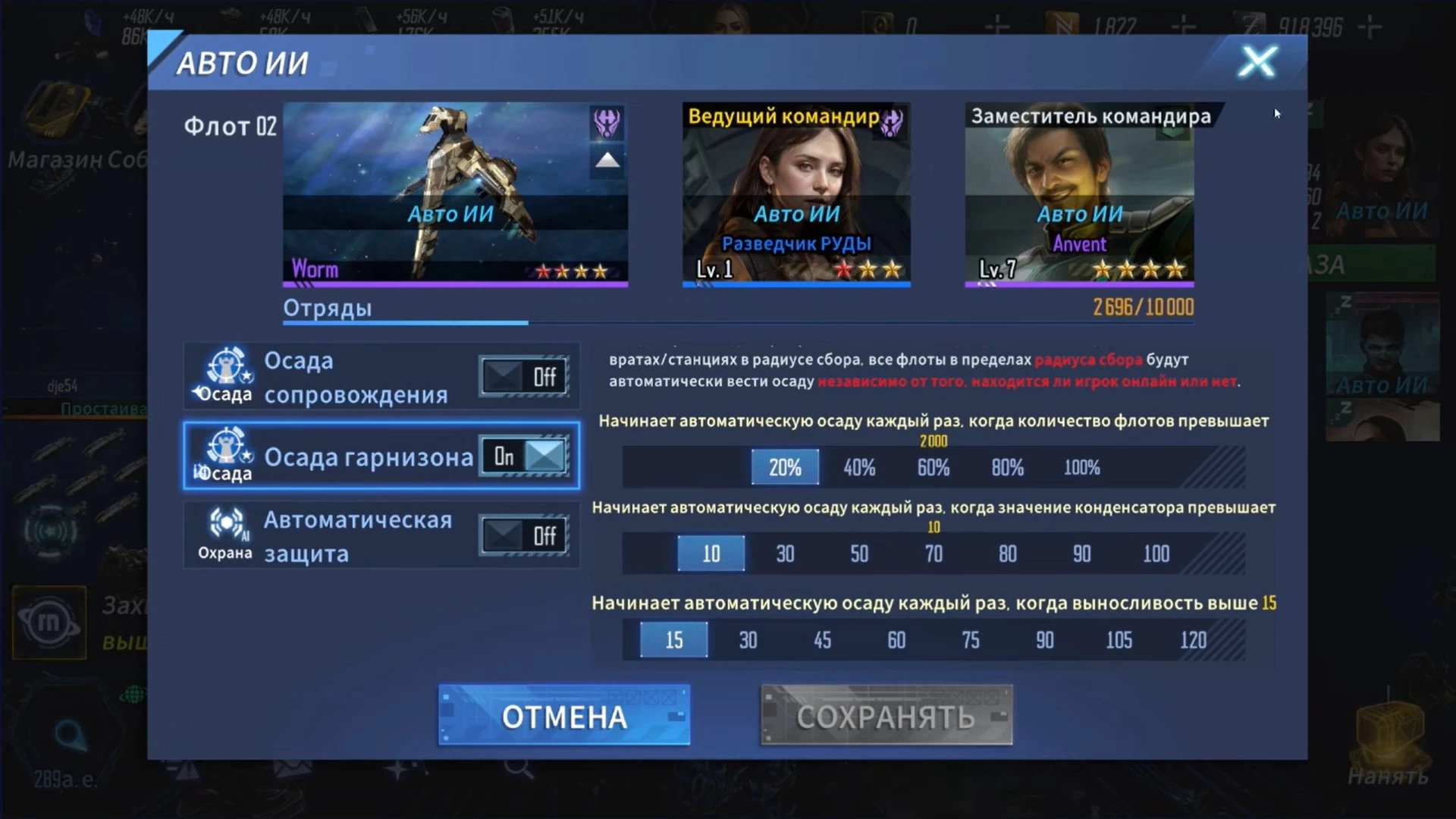Choose the endurance value 15 option

674,641
